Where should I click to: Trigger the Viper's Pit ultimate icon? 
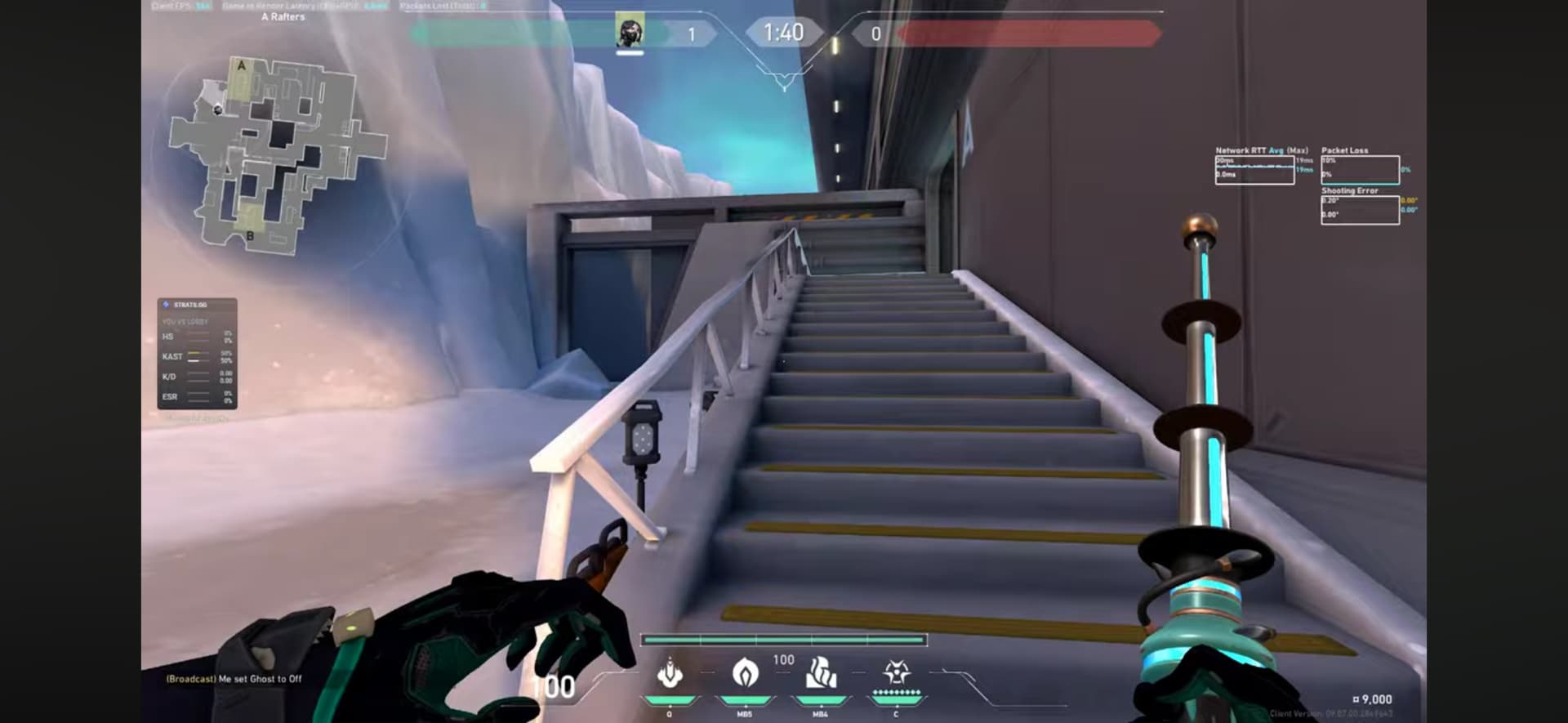pos(896,673)
